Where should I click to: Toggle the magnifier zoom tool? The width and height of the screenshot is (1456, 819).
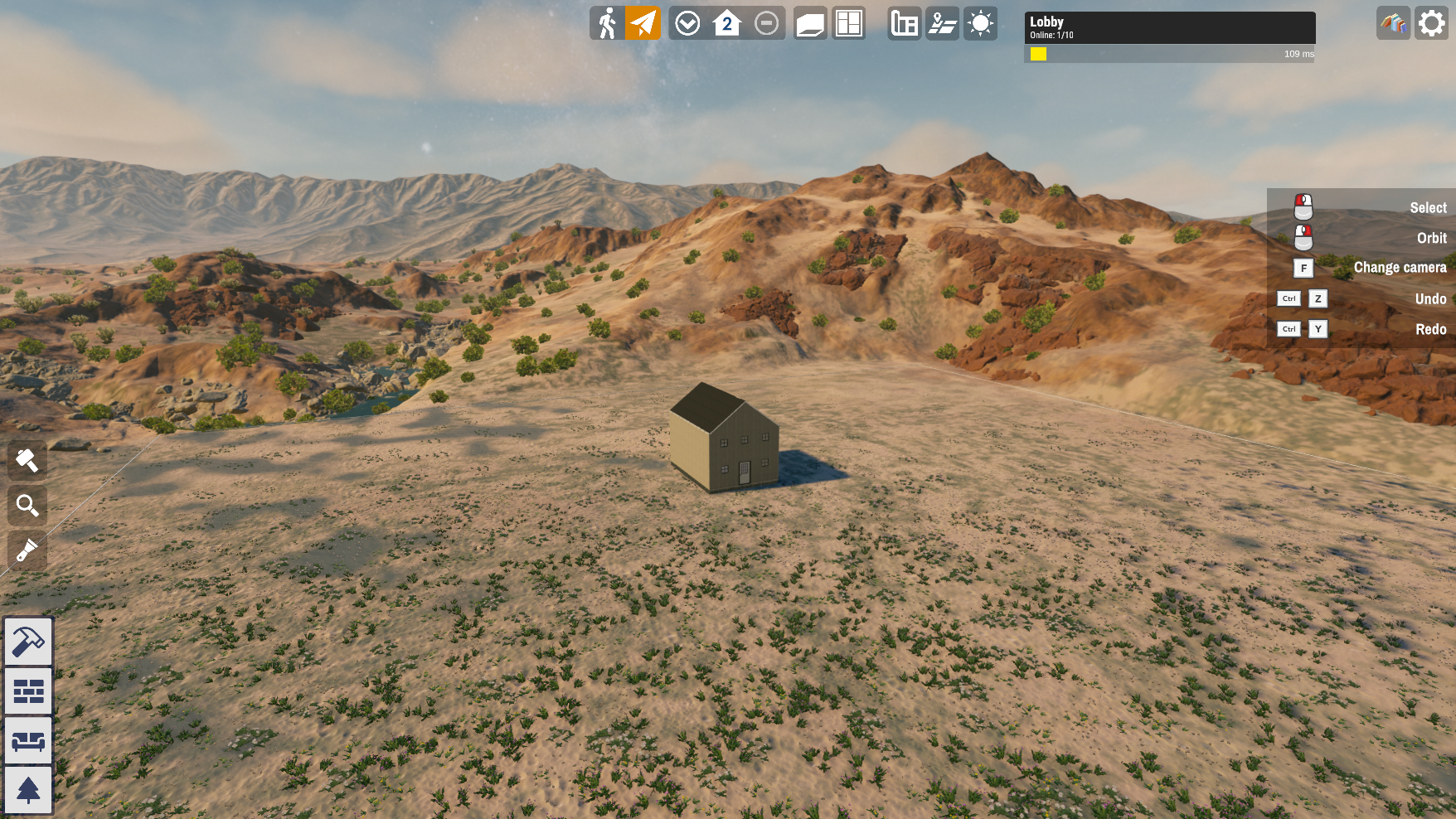pyautogui.click(x=27, y=506)
